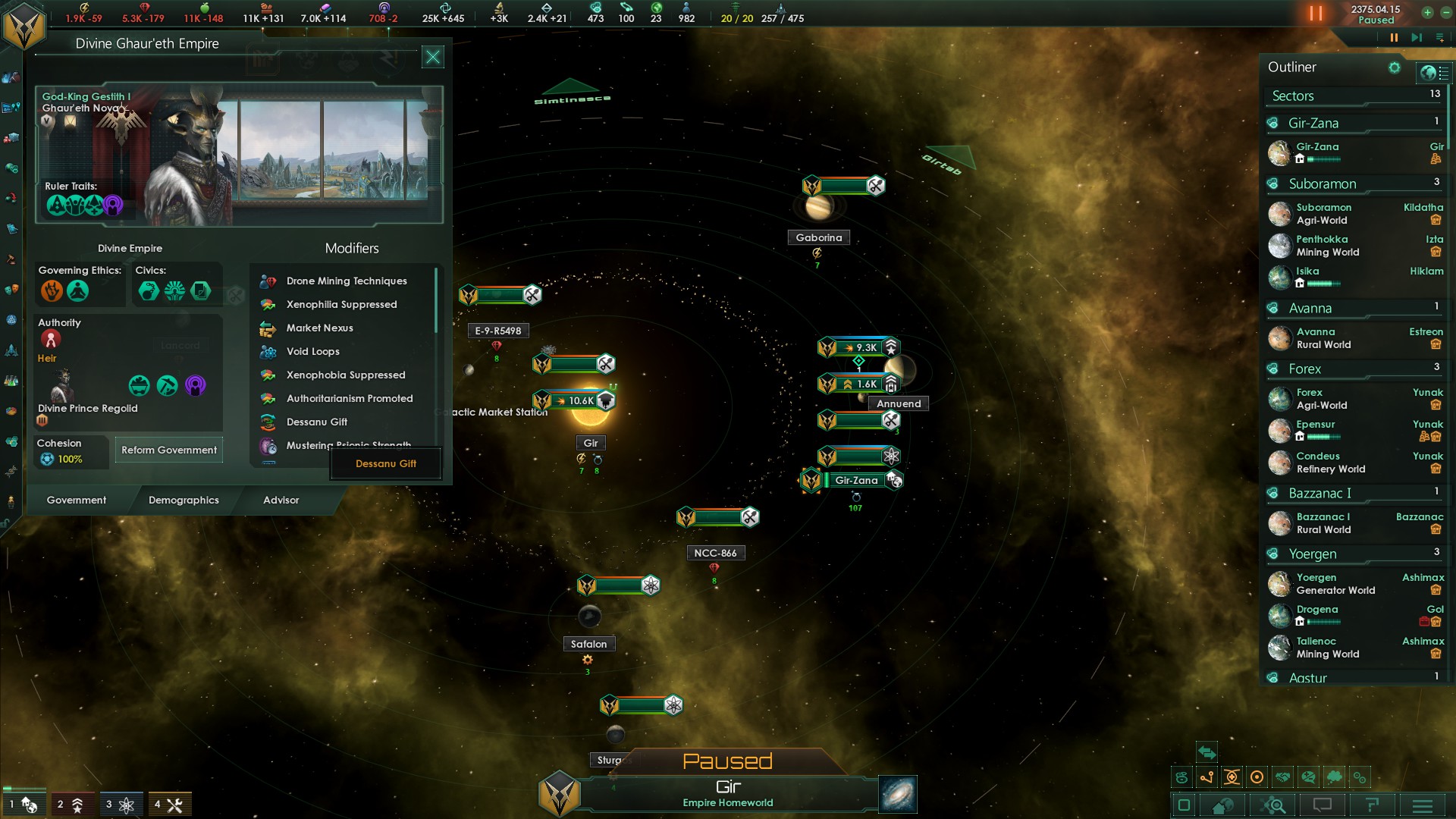1456x819 pixels.
Task: Switch to the Demographics tab
Action: [185, 500]
